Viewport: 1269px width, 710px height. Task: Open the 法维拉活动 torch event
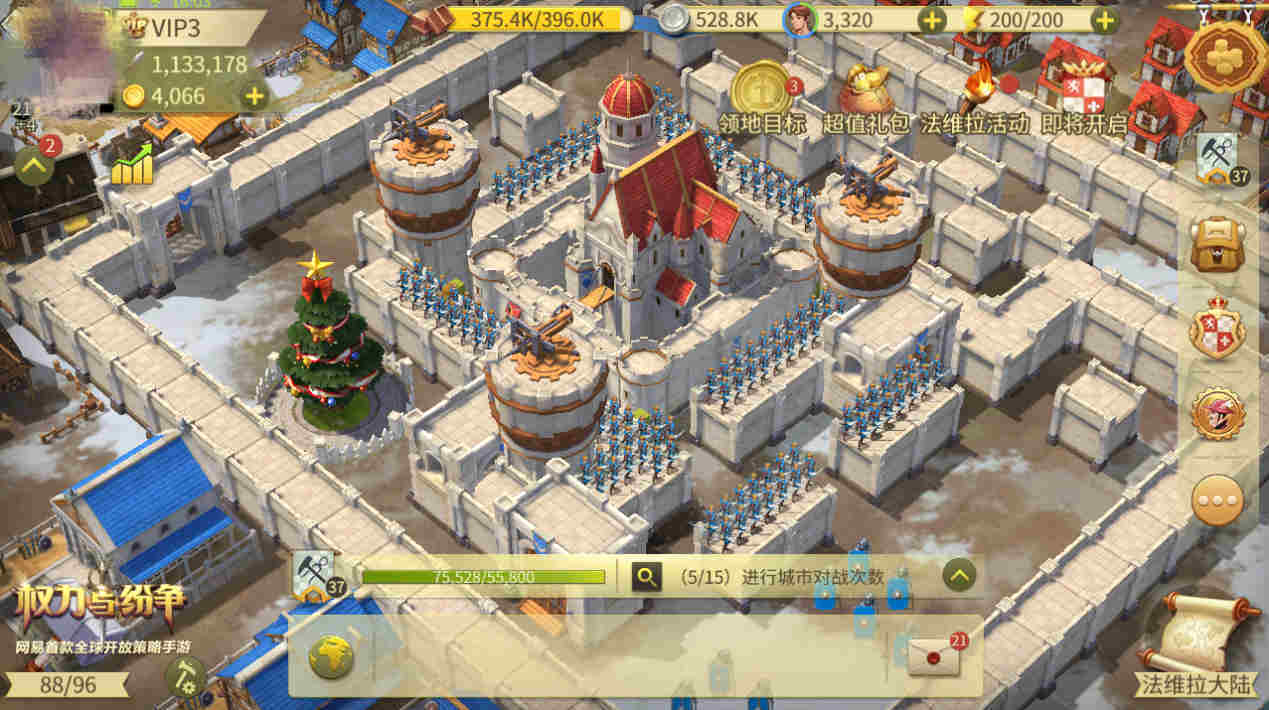pyautogui.click(x=973, y=90)
